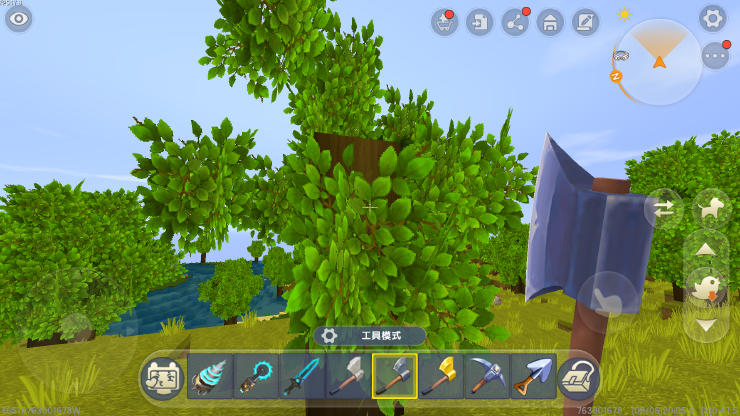Select the pickaxe slot
This screenshot has width=740, height=416.
pos(487,376)
